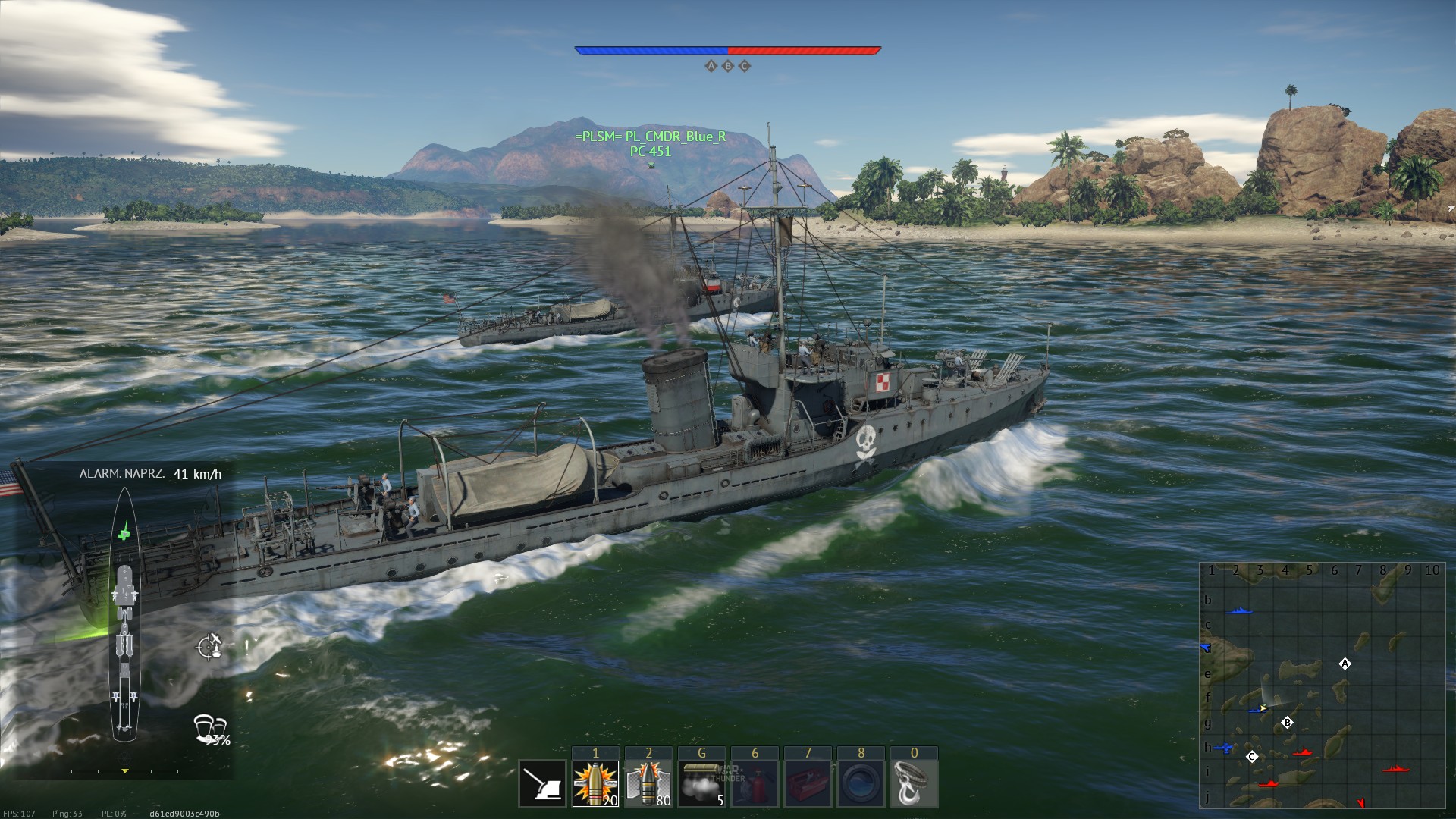This screenshot has height=819, width=1456.
Task: Activate the fire extinguisher in slot 6
Action: [x=755, y=784]
